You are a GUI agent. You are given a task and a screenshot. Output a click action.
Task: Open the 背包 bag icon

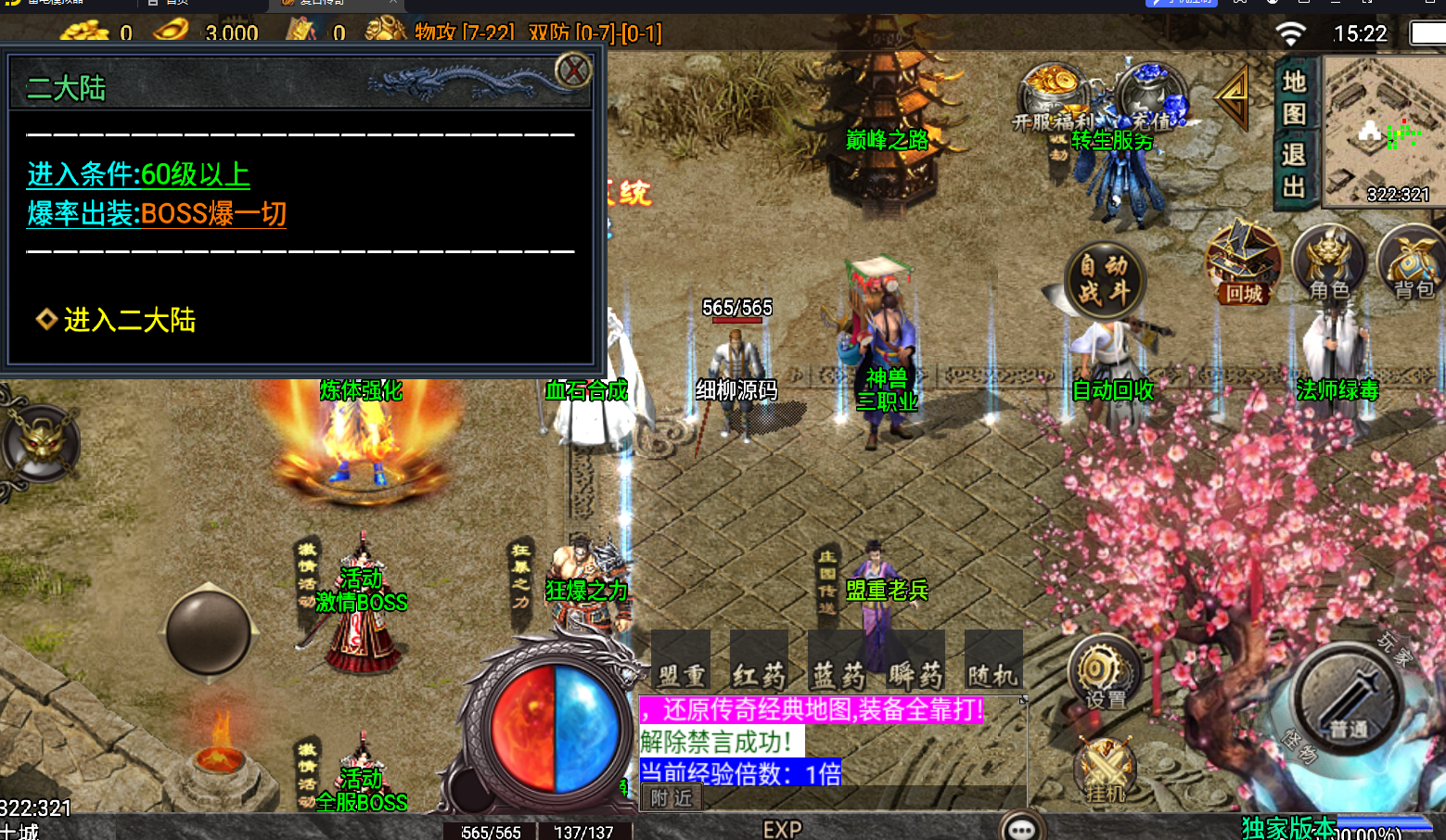pos(1412,262)
